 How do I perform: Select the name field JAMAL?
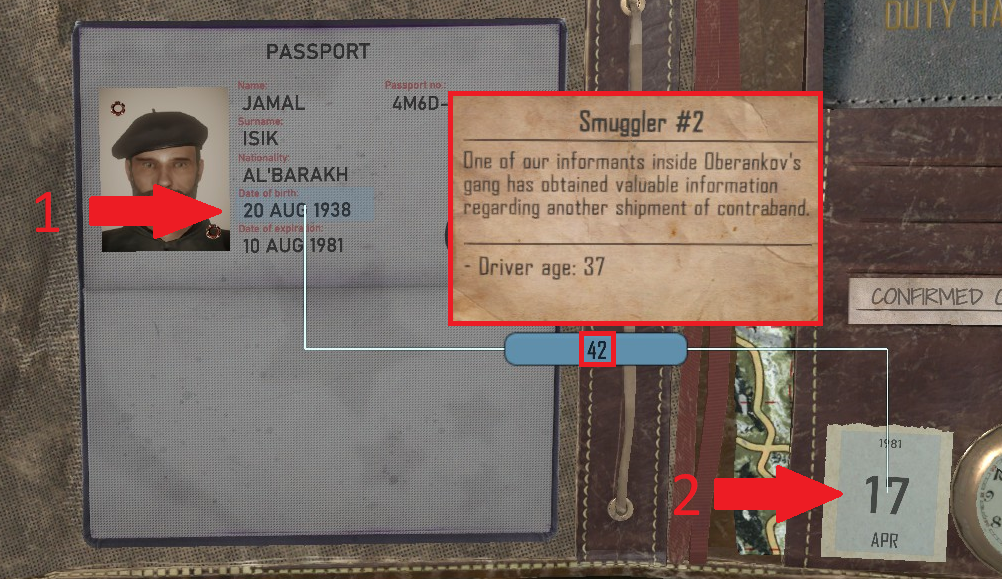coord(274,102)
